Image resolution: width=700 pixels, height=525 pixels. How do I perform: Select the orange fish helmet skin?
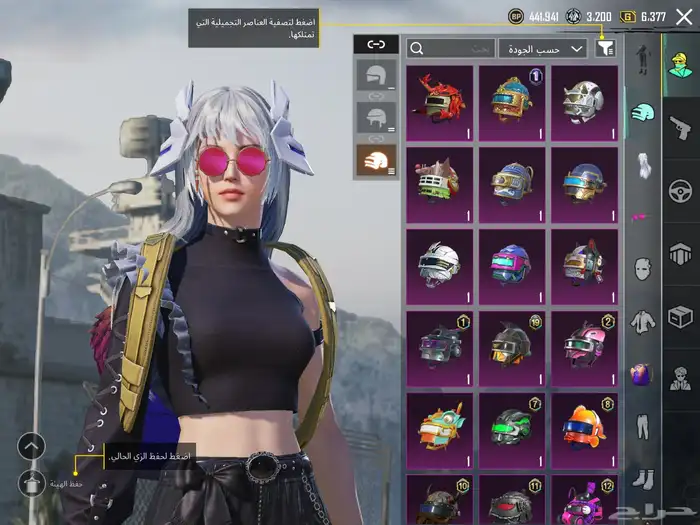pyautogui.click(x=584, y=429)
